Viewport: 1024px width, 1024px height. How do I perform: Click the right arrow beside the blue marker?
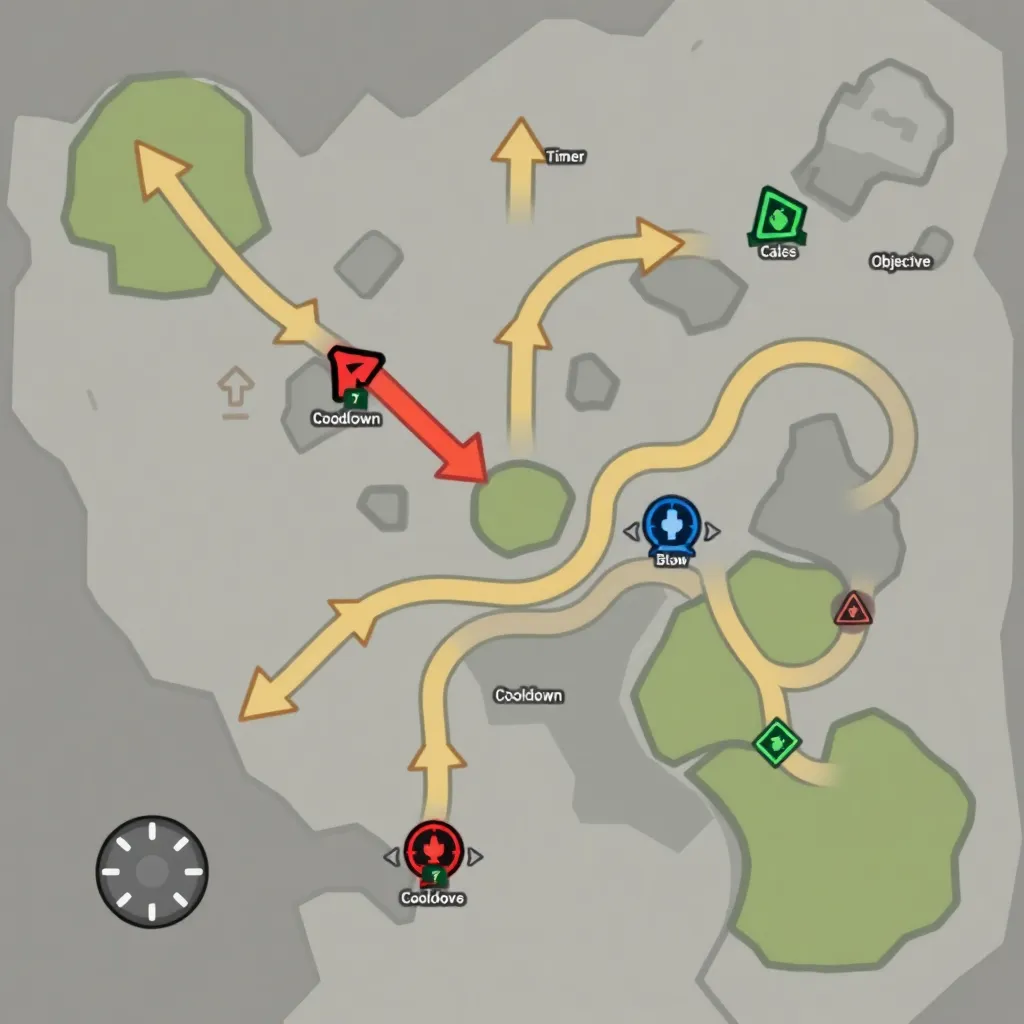point(712,532)
